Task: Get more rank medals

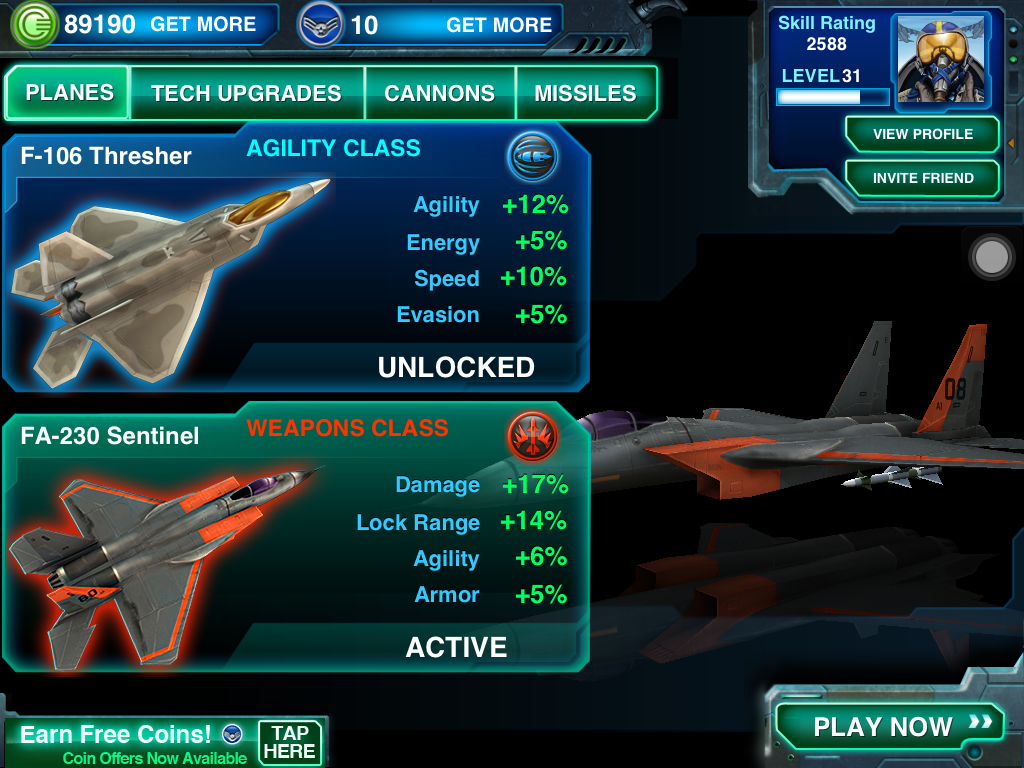Action: point(498,25)
